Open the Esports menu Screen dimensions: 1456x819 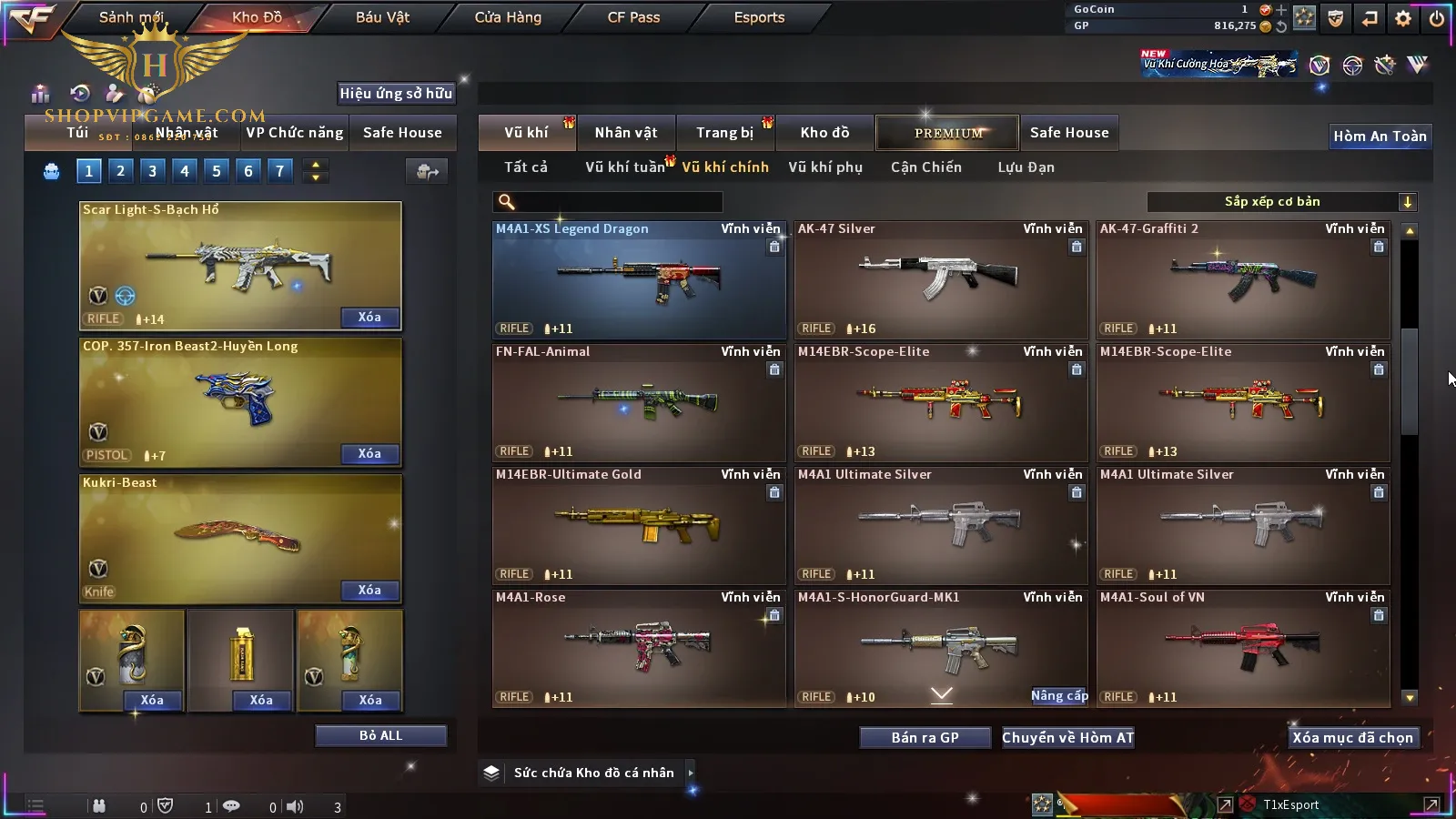[x=759, y=17]
